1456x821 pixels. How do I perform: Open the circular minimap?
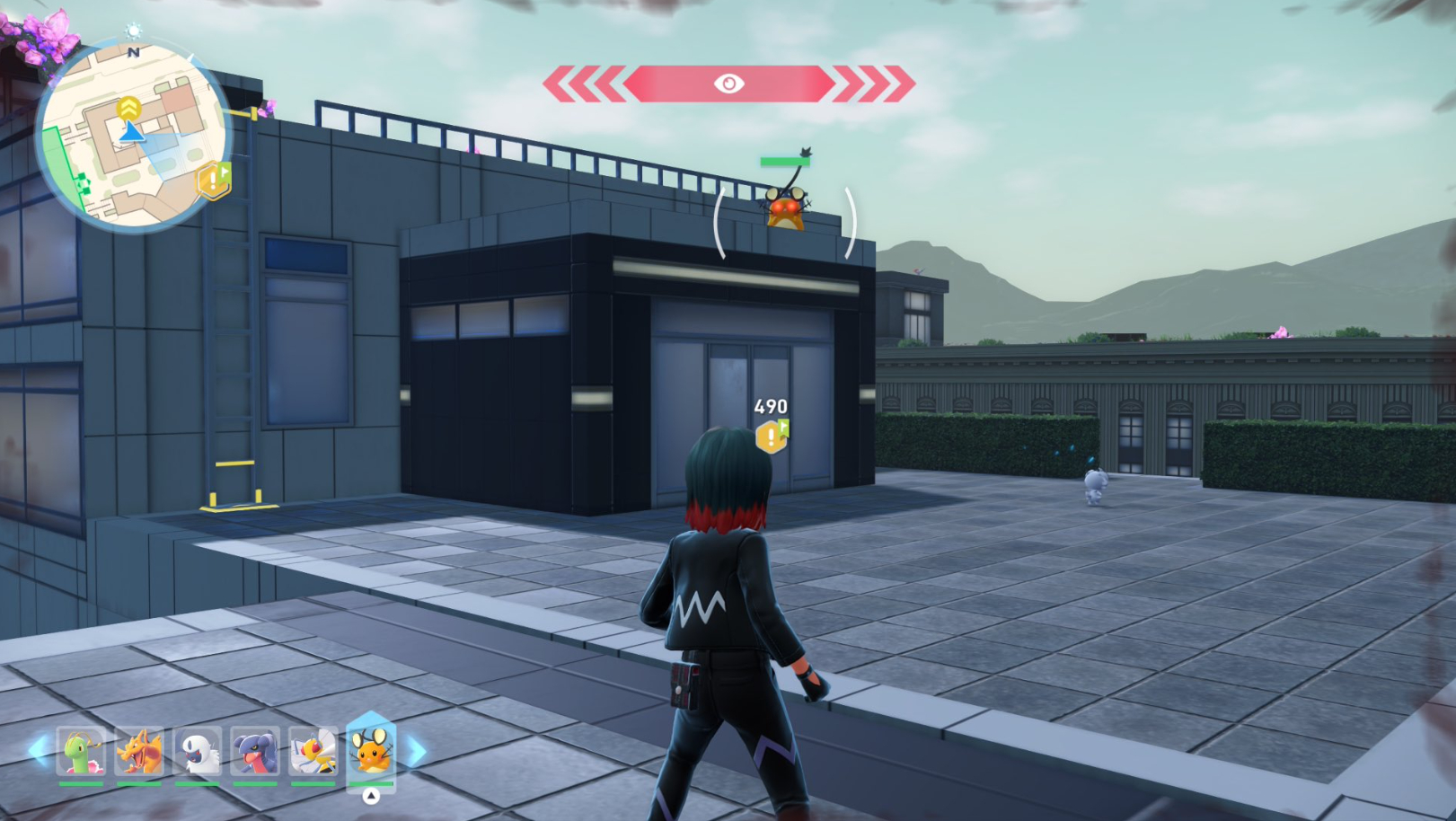click(x=132, y=136)
